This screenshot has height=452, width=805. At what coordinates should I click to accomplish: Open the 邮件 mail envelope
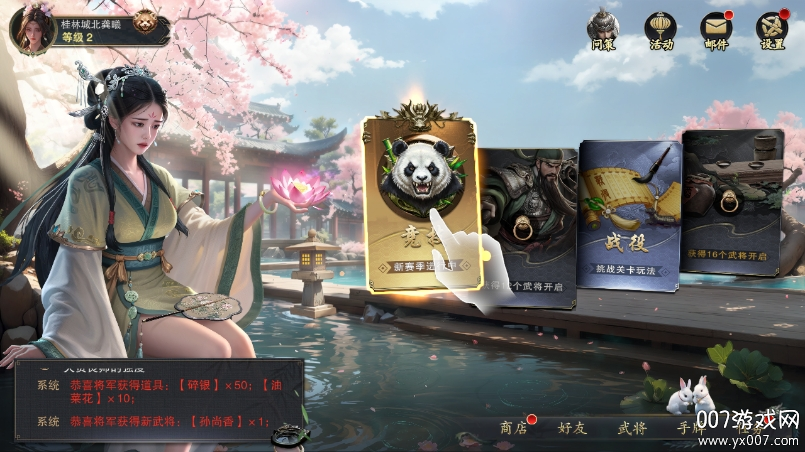[x=717, y=29]
